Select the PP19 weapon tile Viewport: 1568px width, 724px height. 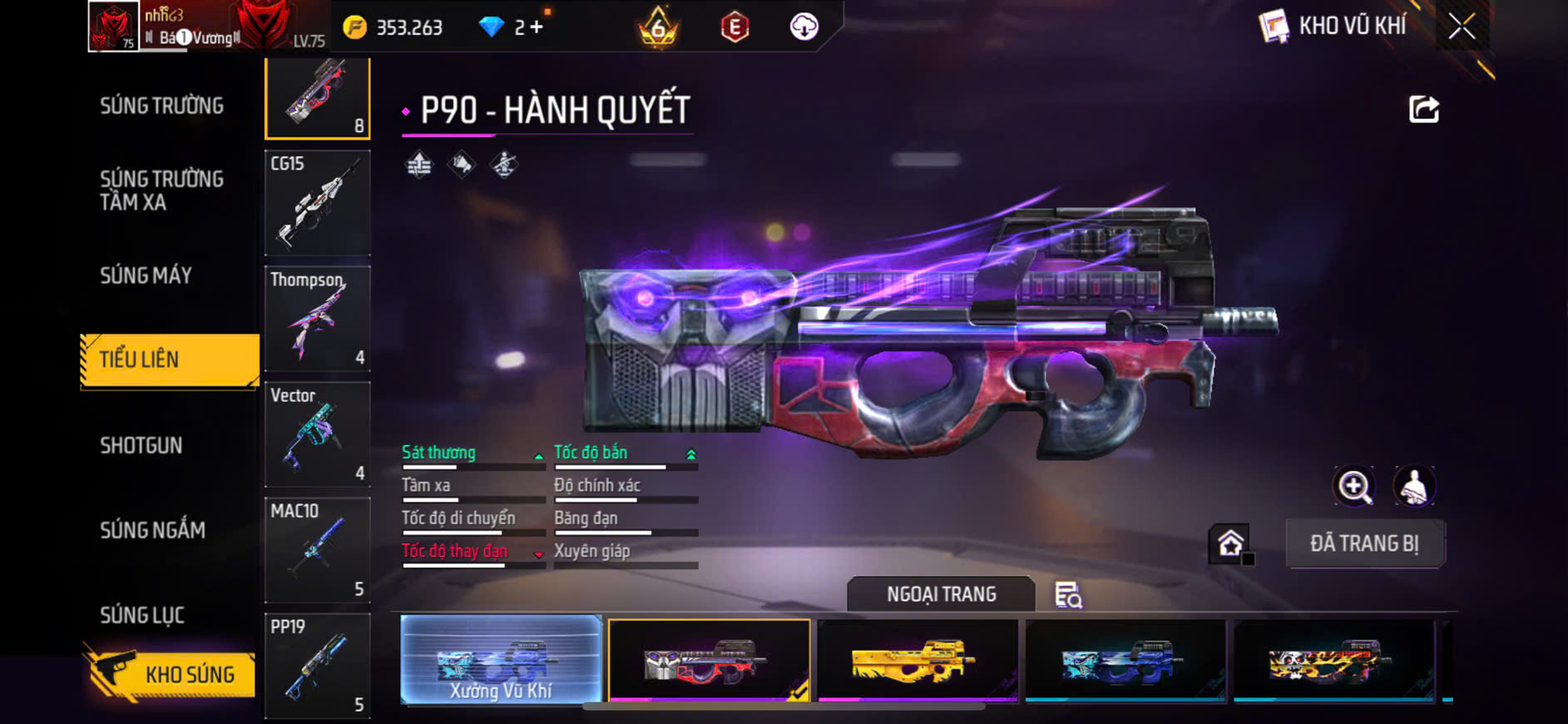(317, 665)
